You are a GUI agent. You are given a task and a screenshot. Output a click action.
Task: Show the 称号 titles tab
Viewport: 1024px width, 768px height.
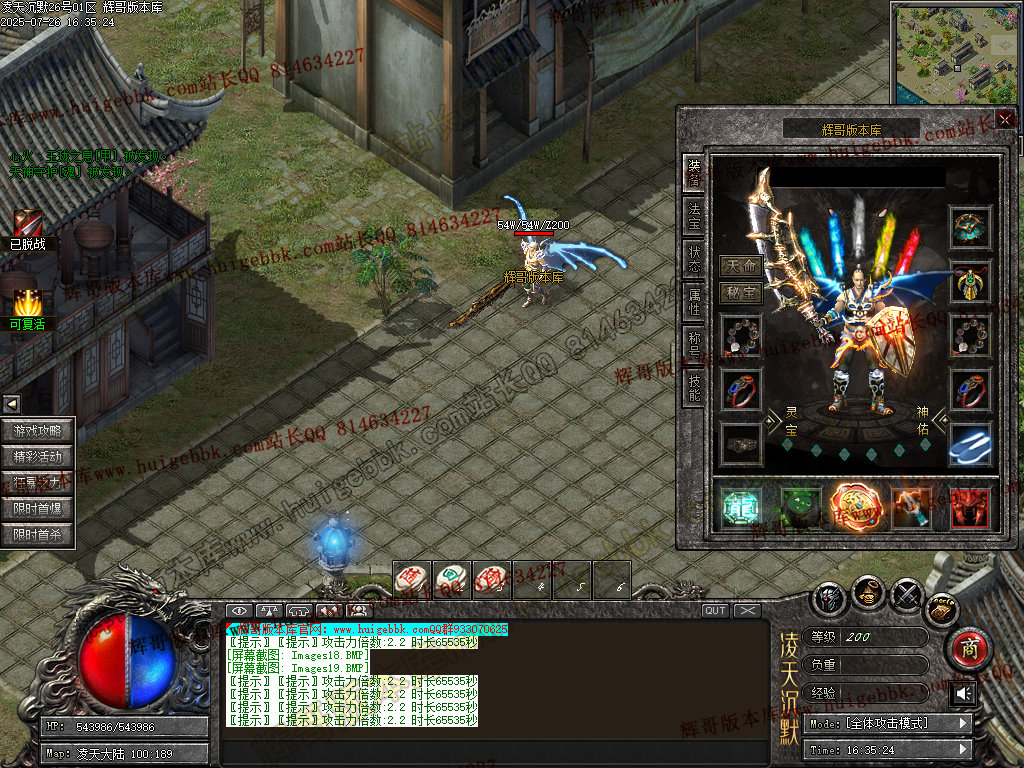coord(693,344)
